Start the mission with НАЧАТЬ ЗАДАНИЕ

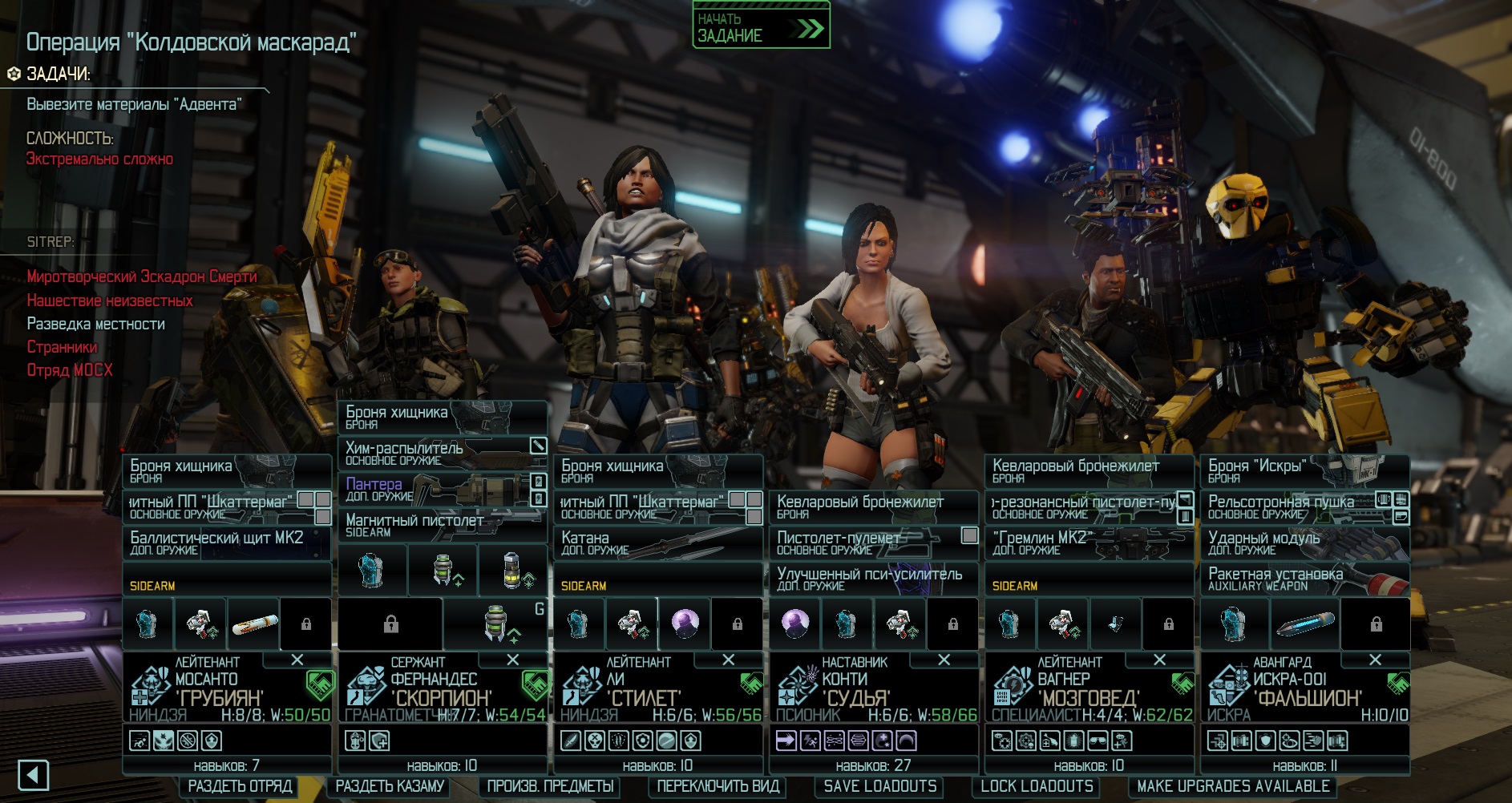coord(760,26)
